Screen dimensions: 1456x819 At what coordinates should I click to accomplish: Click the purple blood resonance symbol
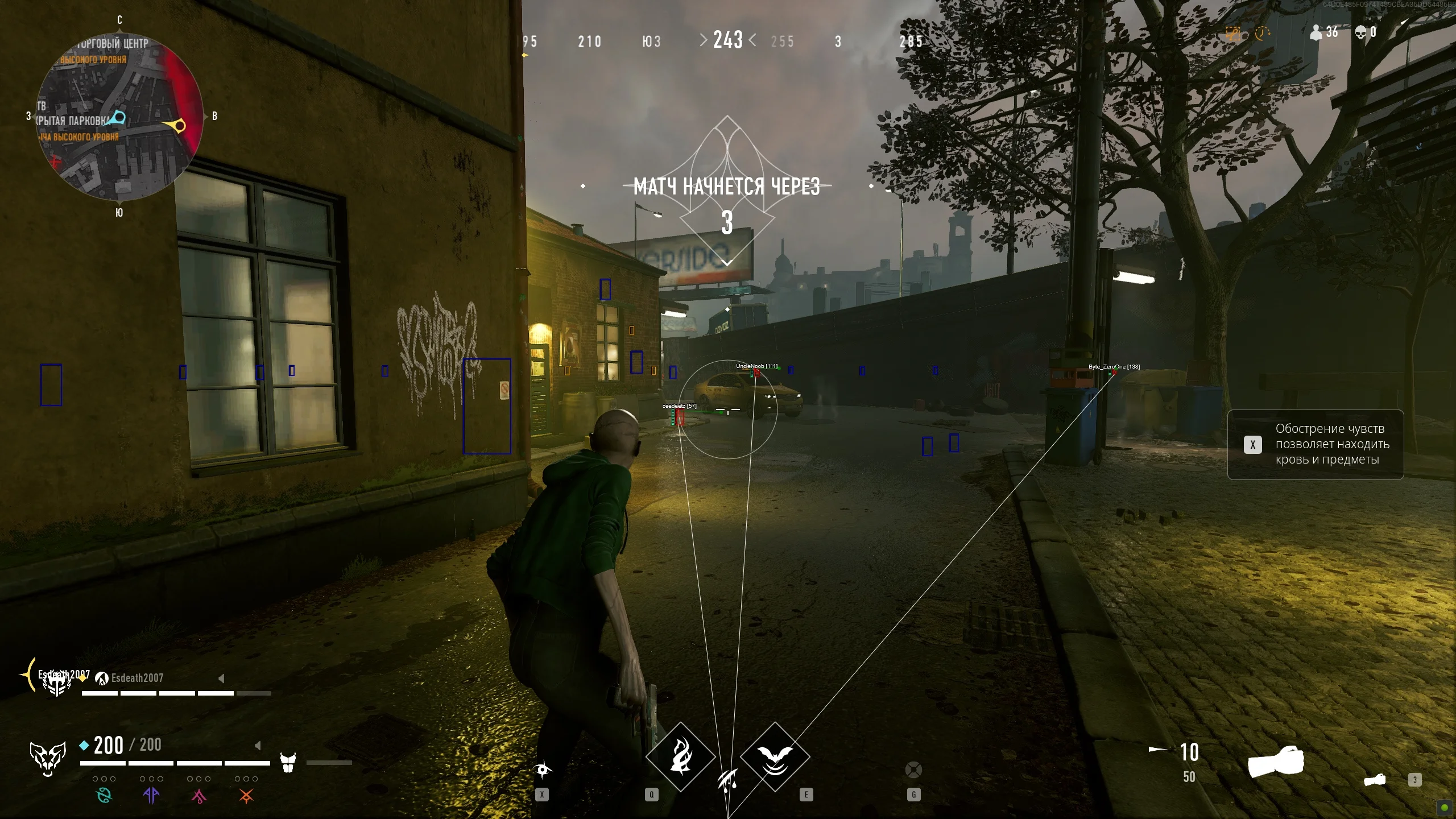coord(151,795)
